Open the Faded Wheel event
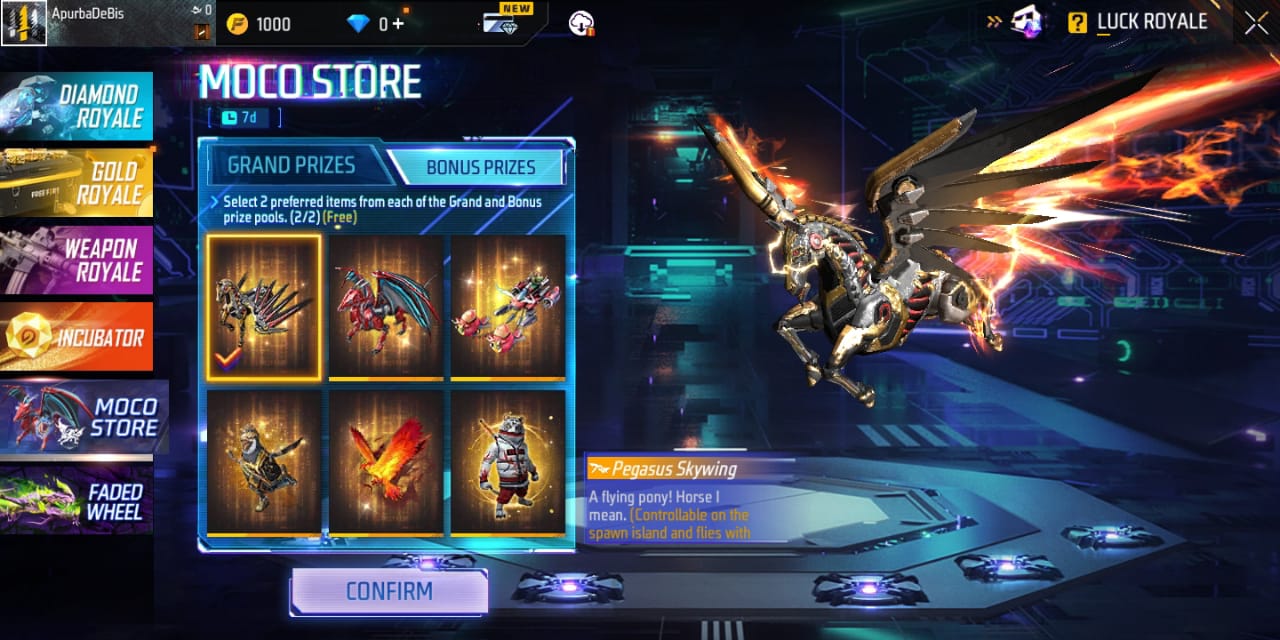The image size is (1280, 640). point(77,500)
